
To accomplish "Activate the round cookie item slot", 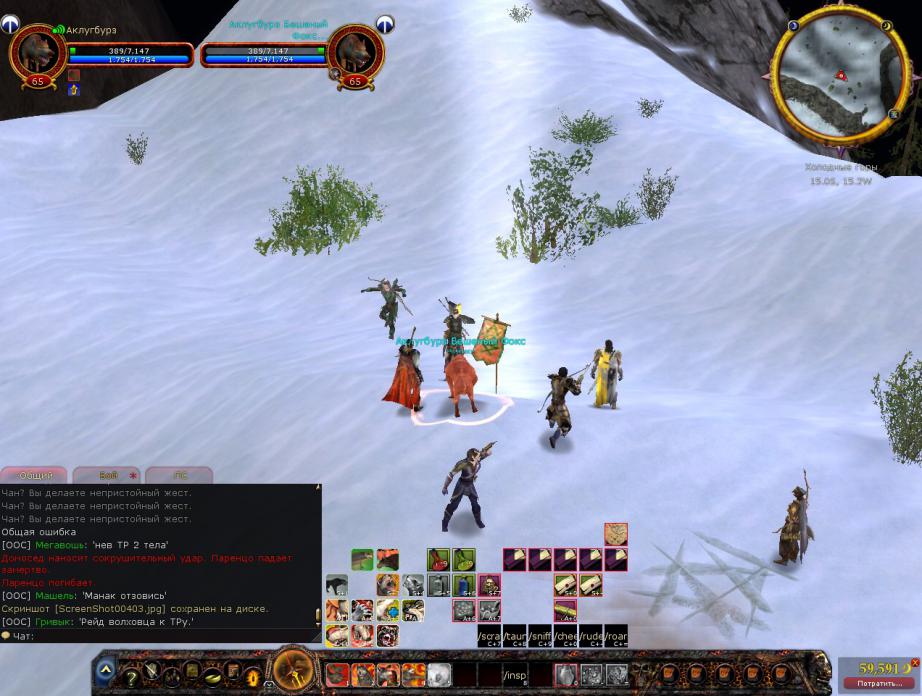I will [x=617, y=531].
